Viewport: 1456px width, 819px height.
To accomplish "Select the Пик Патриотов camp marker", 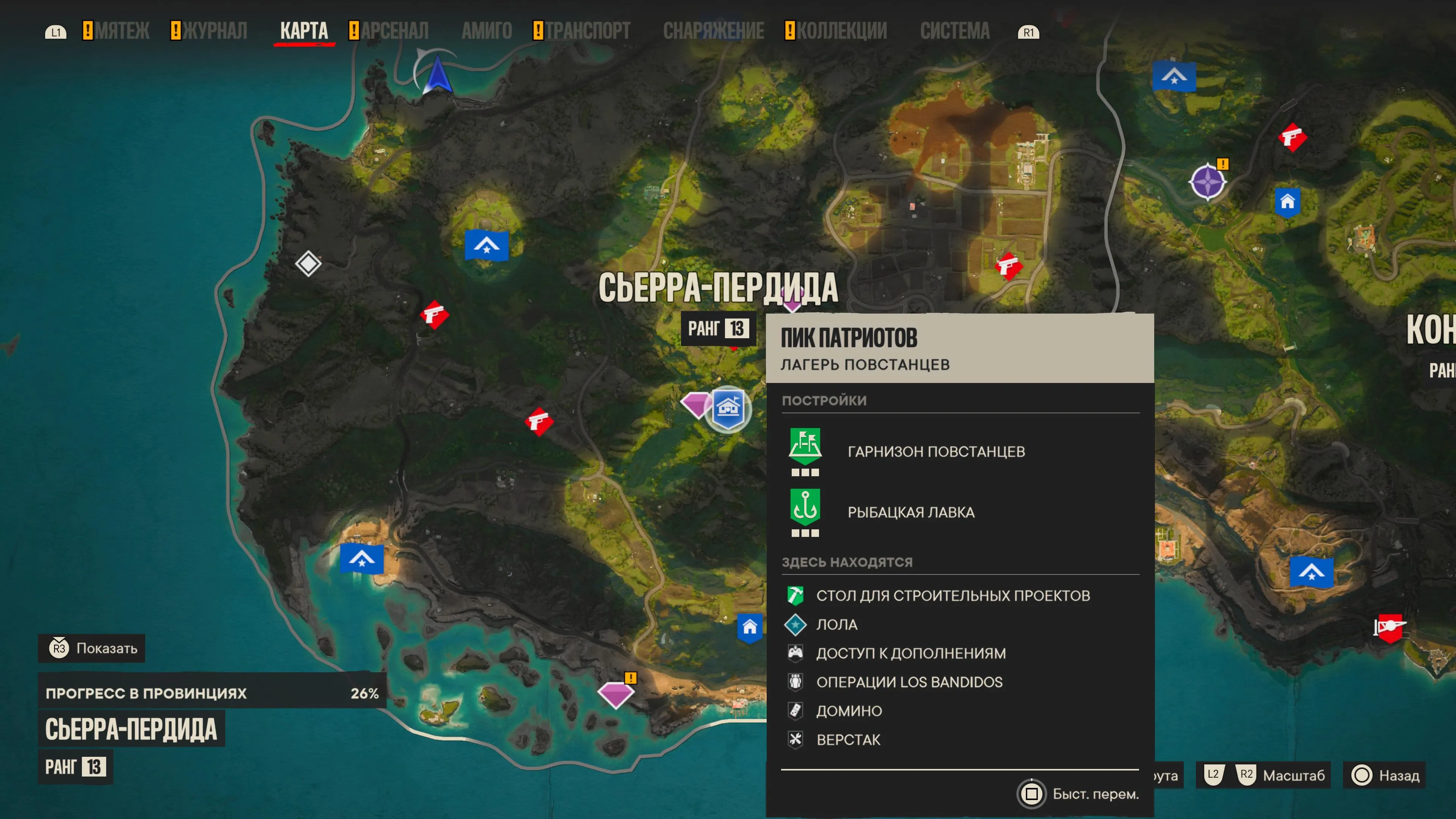I will [728, 408].
